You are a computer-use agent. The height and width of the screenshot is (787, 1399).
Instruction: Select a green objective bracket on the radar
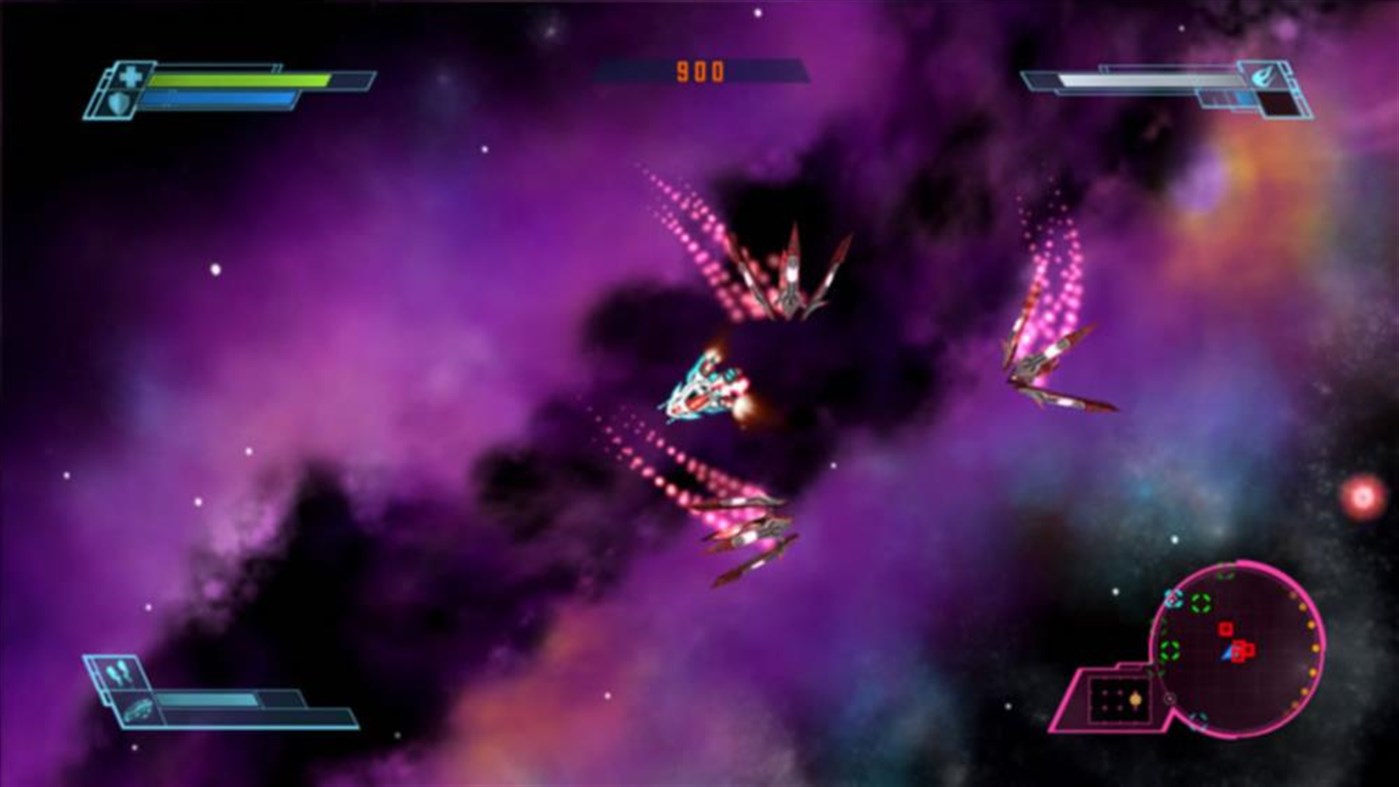1199,602
